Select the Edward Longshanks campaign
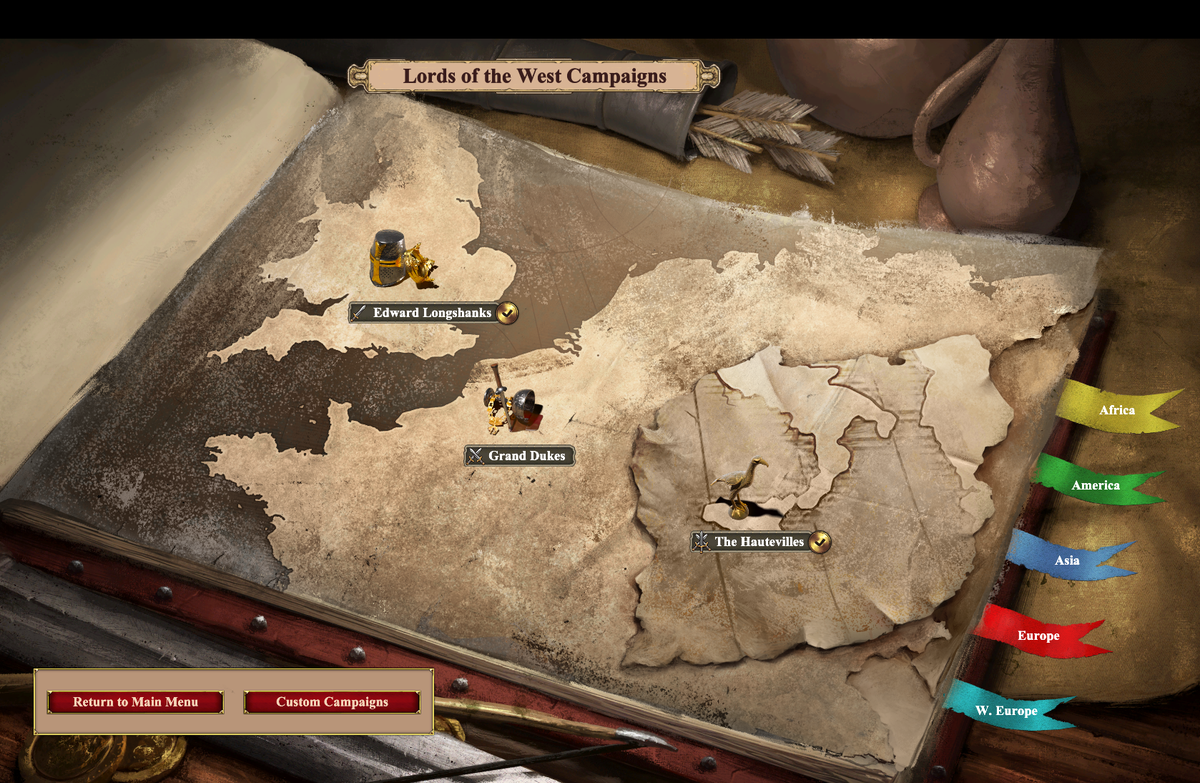The width and height of the screenshot is (1200, 783). pos(432,313)
